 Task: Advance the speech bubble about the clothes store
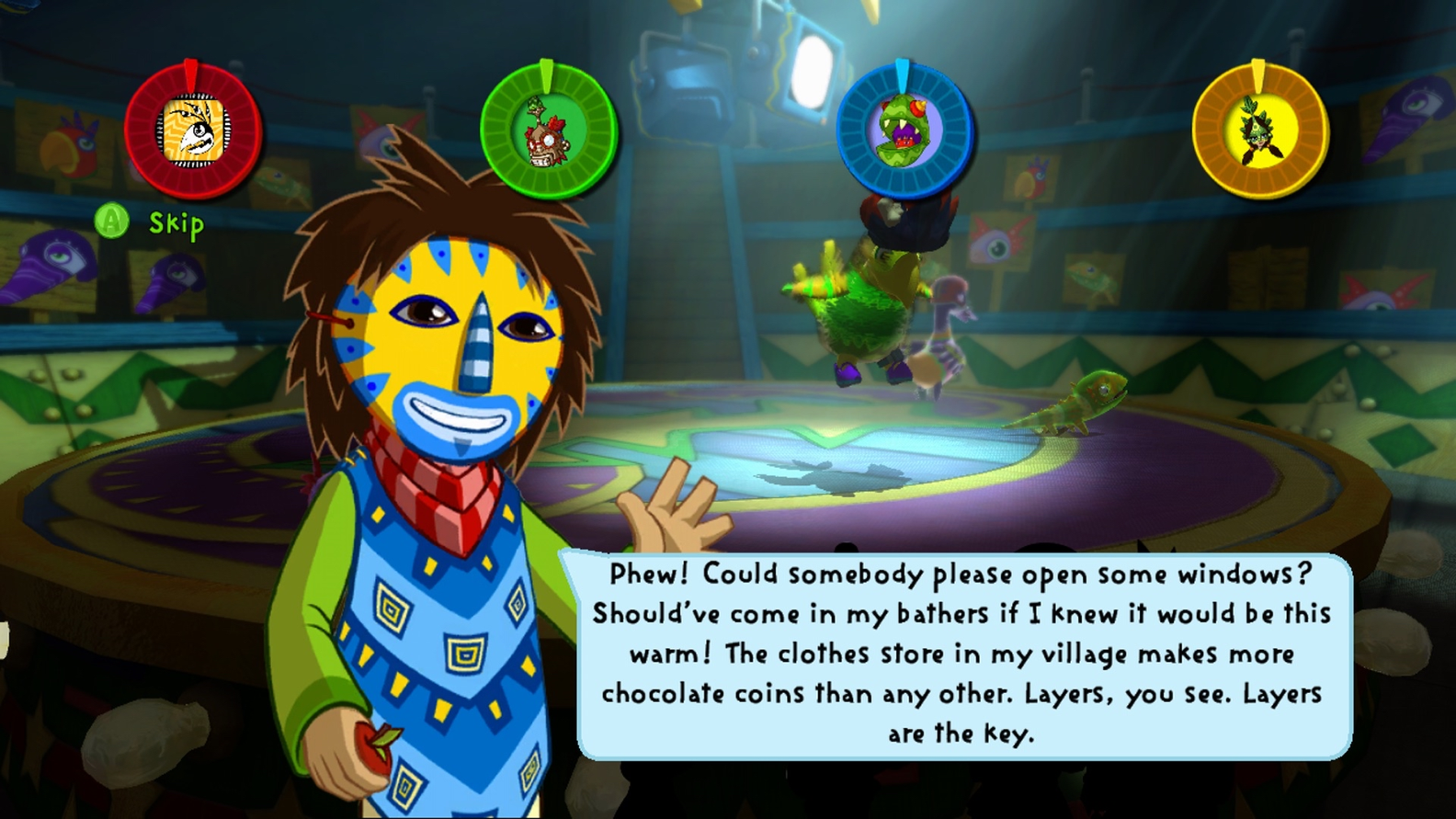click(x=962, y=654)
